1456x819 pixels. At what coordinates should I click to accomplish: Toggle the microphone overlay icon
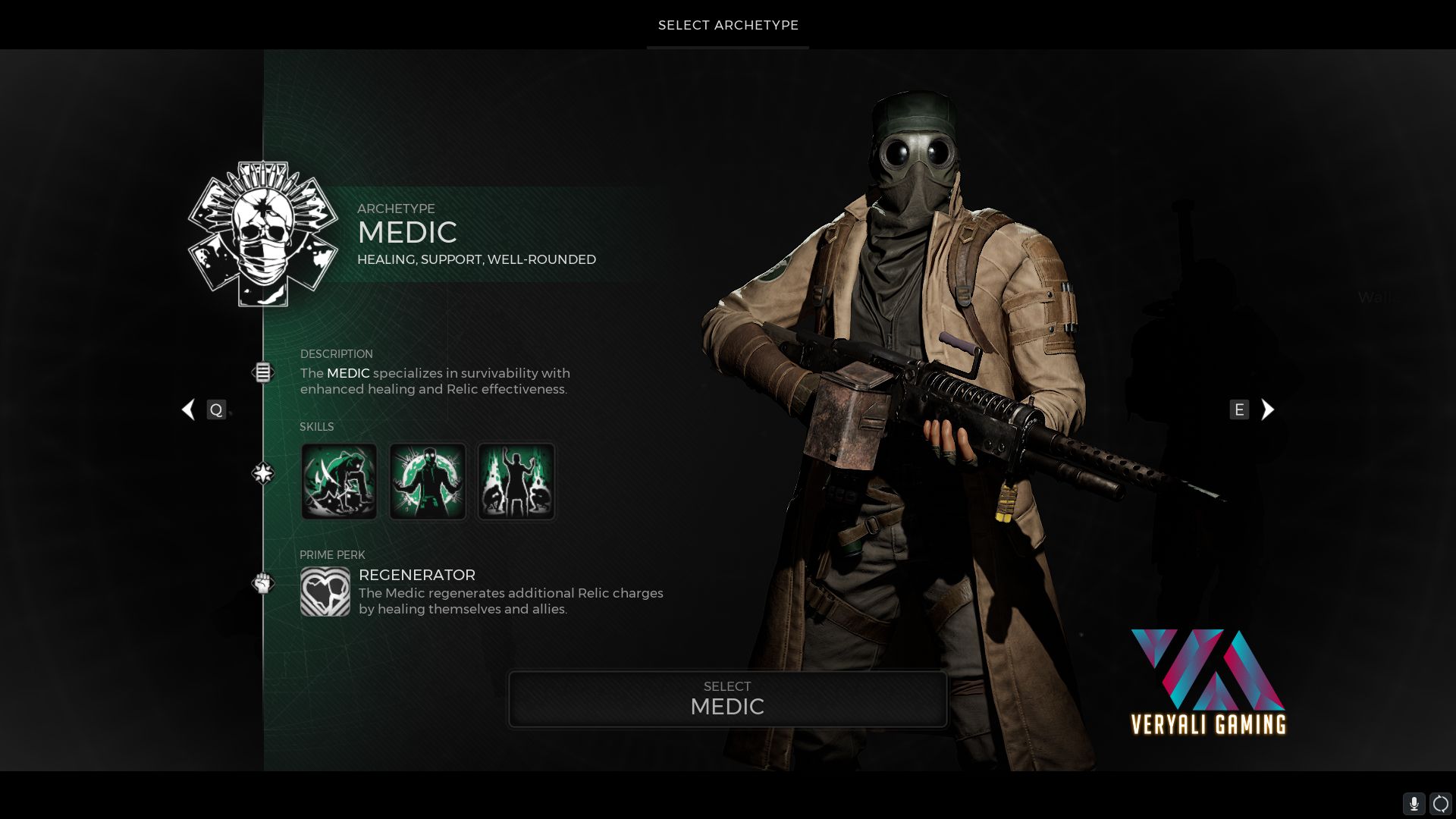pyautogui.click(x=1414, y=804)
